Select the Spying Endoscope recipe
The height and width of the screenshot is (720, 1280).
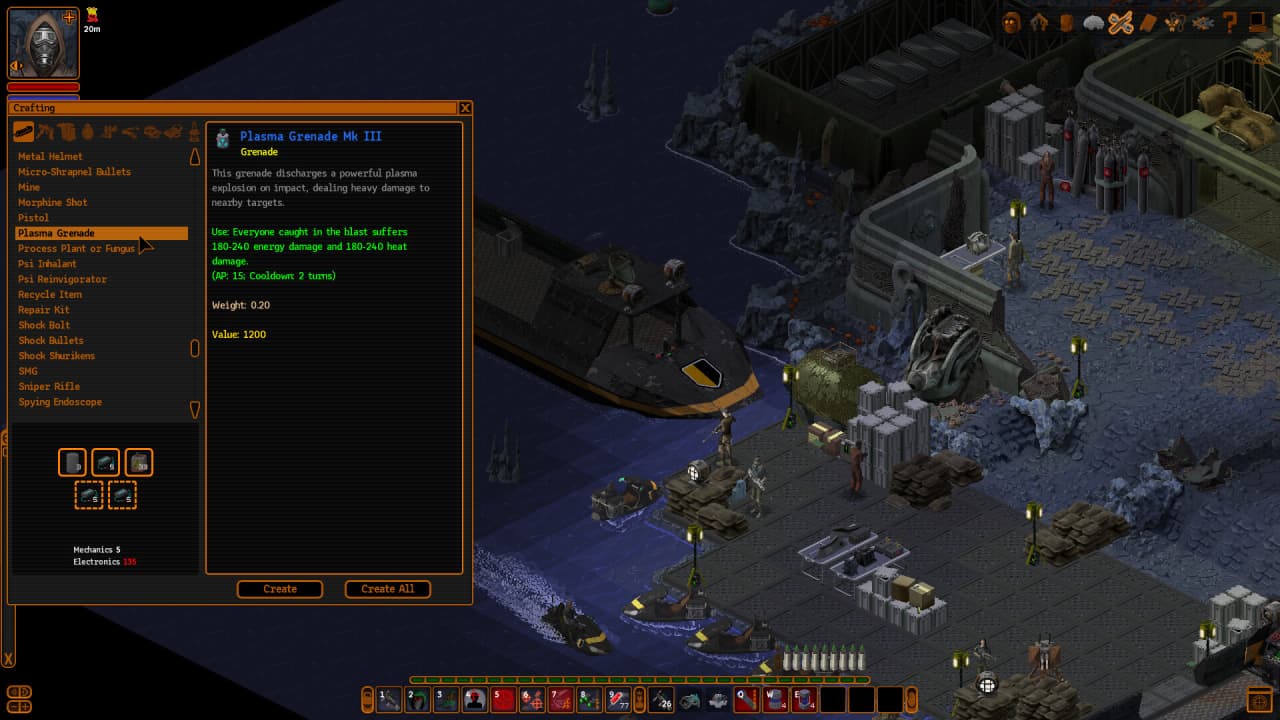tap(60, 402)
